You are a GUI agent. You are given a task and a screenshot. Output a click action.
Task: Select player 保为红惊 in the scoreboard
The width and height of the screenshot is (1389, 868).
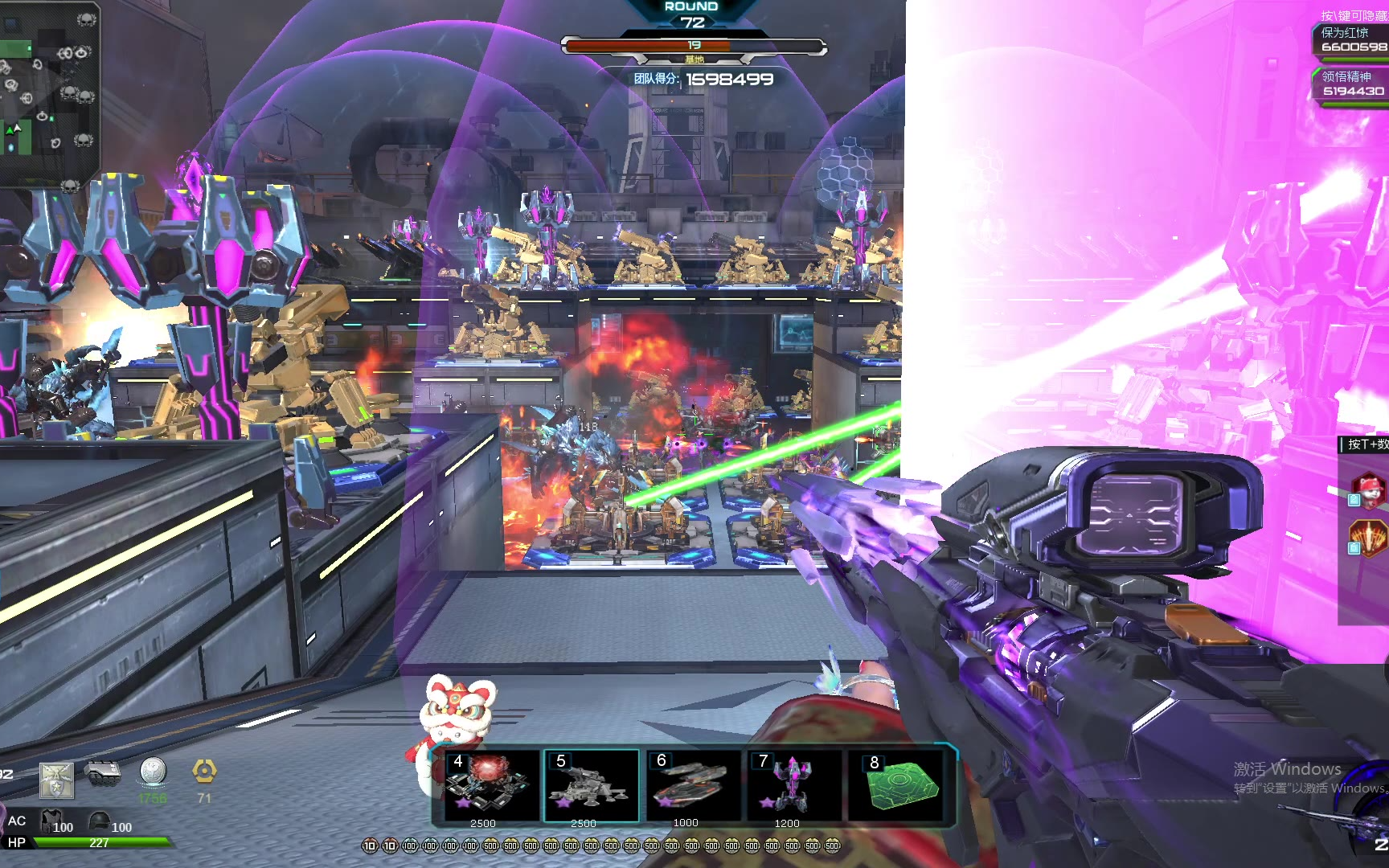point(1352,39)
